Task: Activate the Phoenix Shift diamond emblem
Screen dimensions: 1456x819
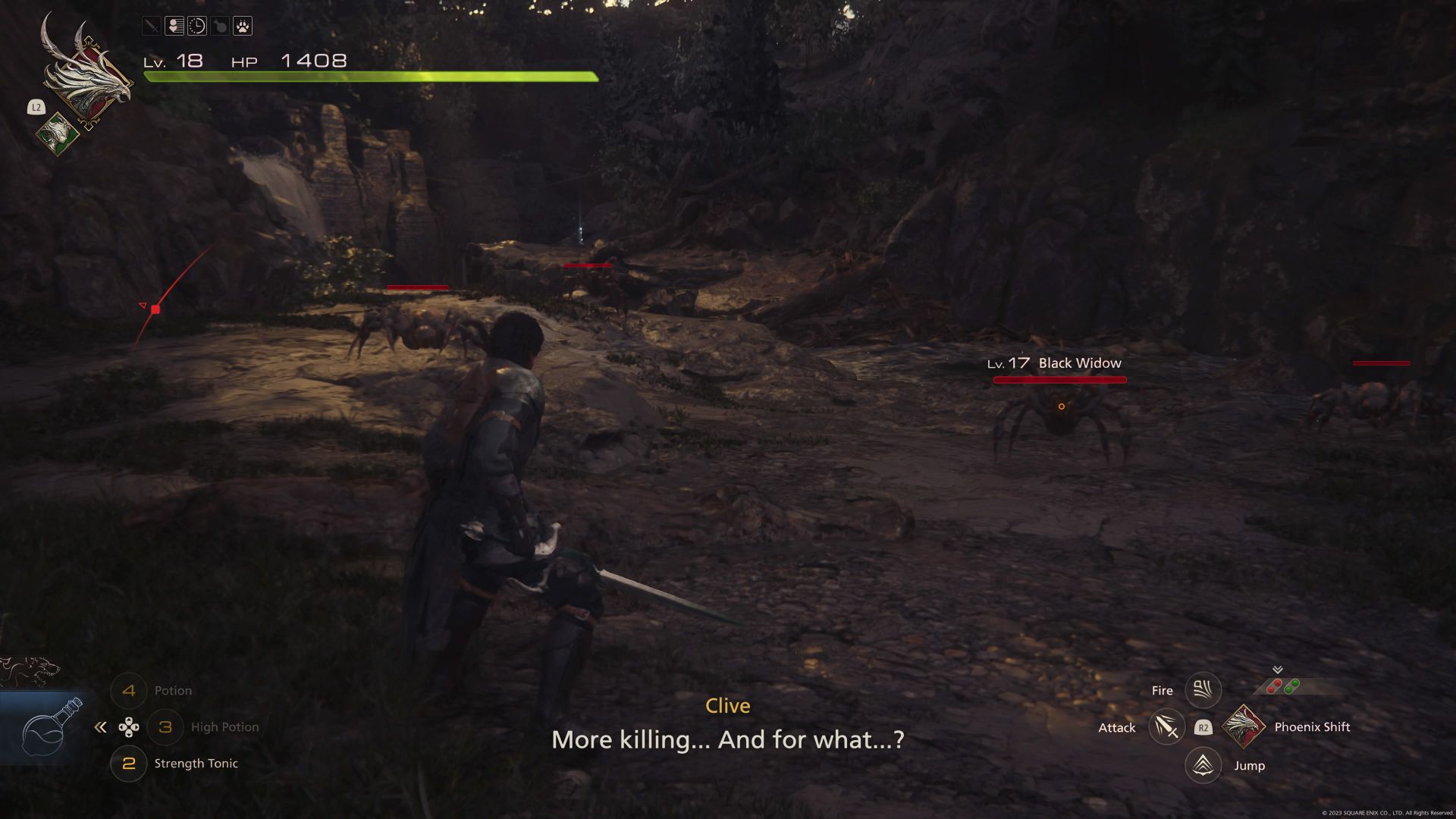Action: (1244, 726)
